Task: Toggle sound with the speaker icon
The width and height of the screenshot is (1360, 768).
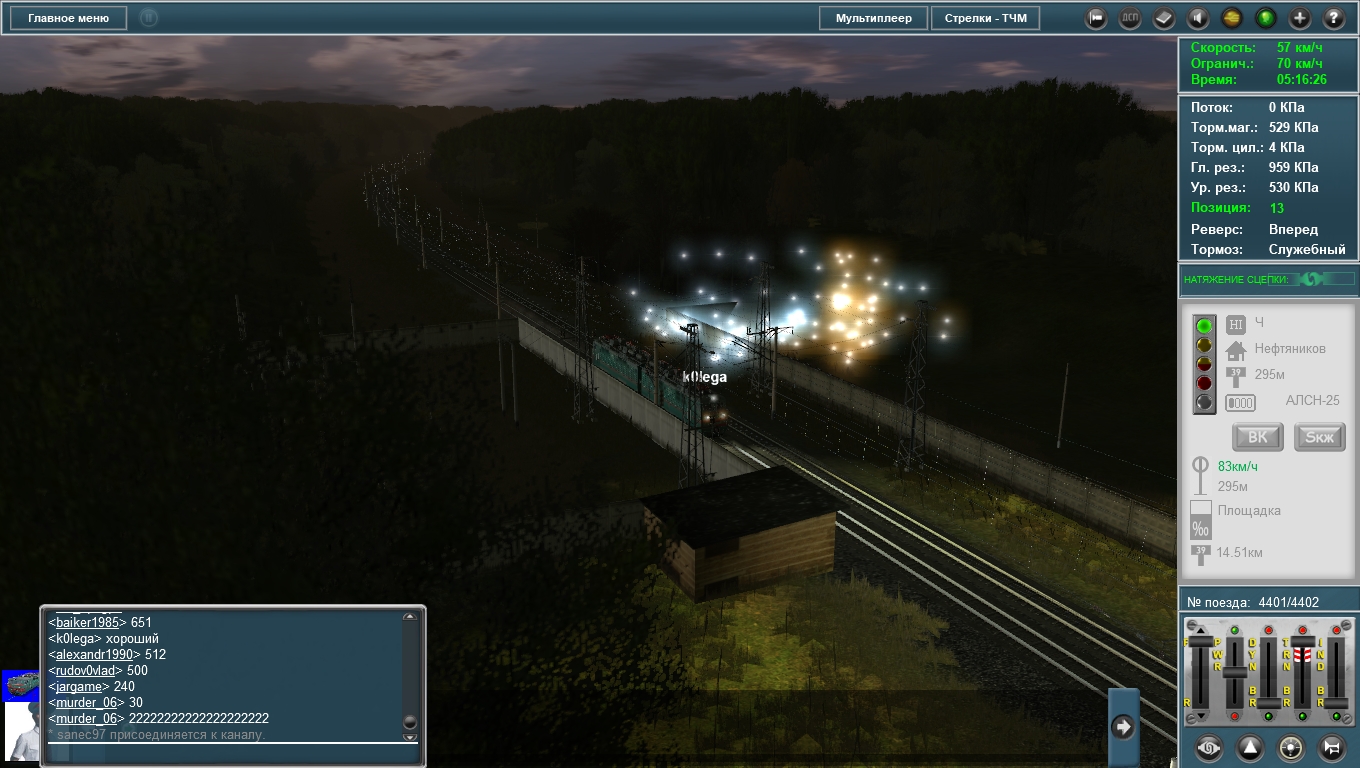Action: [1198, 18]
